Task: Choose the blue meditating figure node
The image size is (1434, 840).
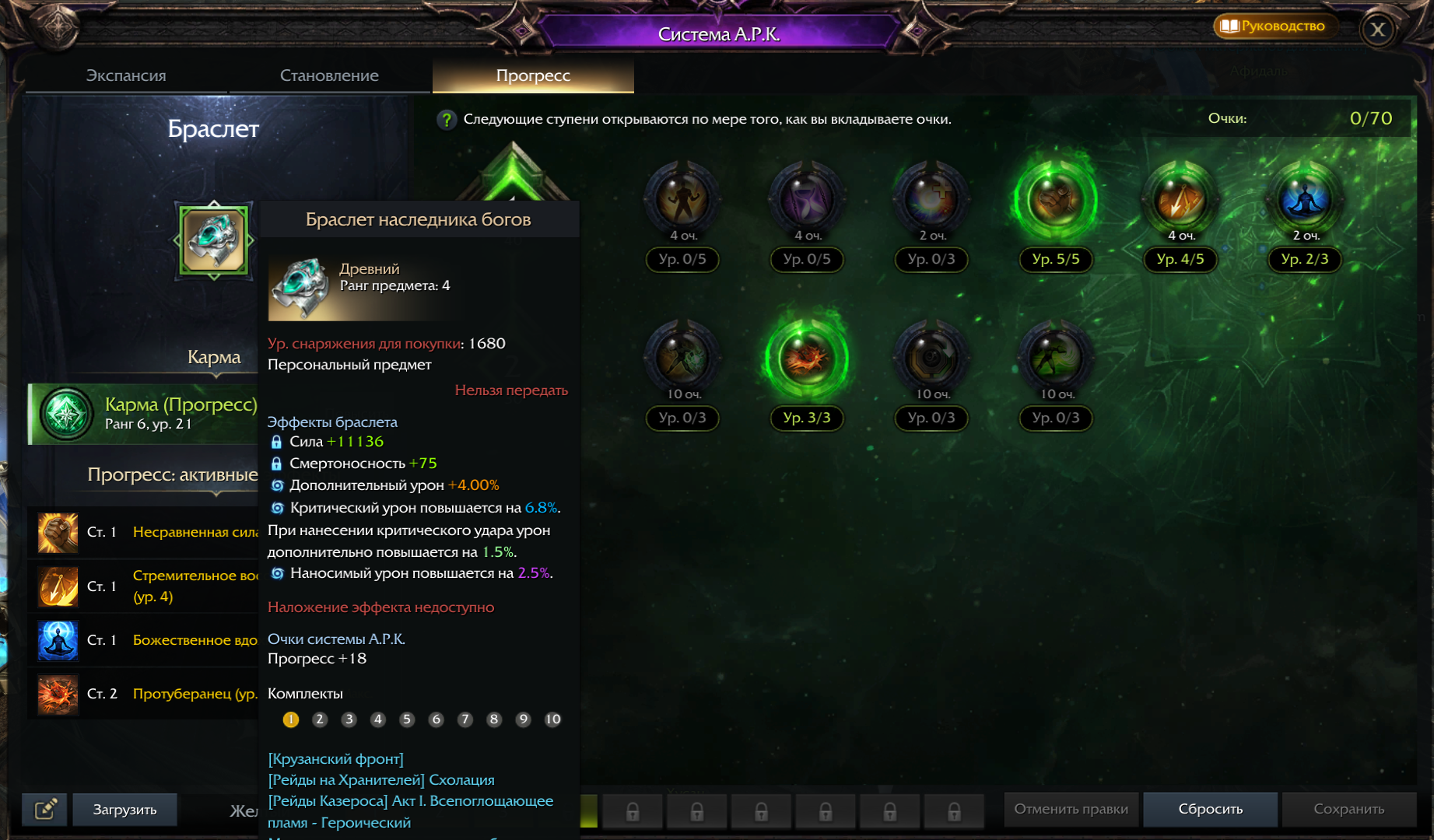Action: click(1305, 201)
